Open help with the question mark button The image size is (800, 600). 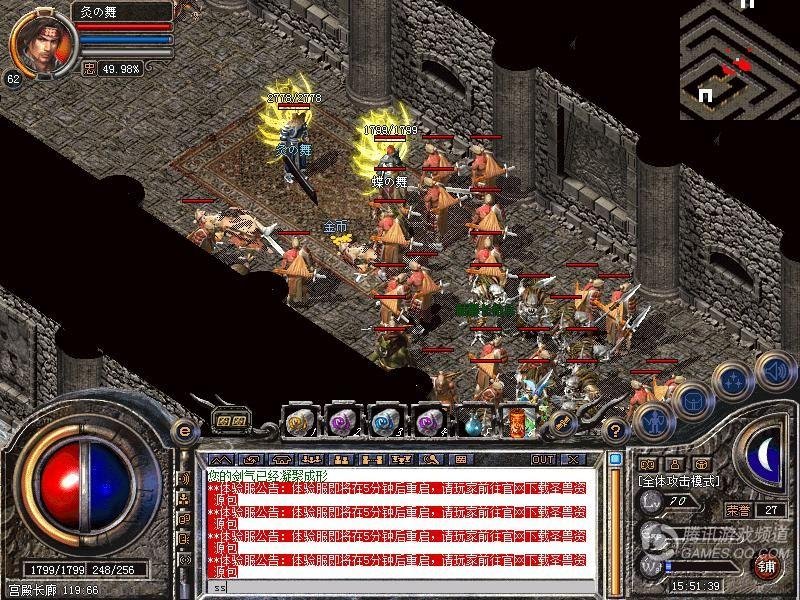pyautogui.click(x=616, y=431)
